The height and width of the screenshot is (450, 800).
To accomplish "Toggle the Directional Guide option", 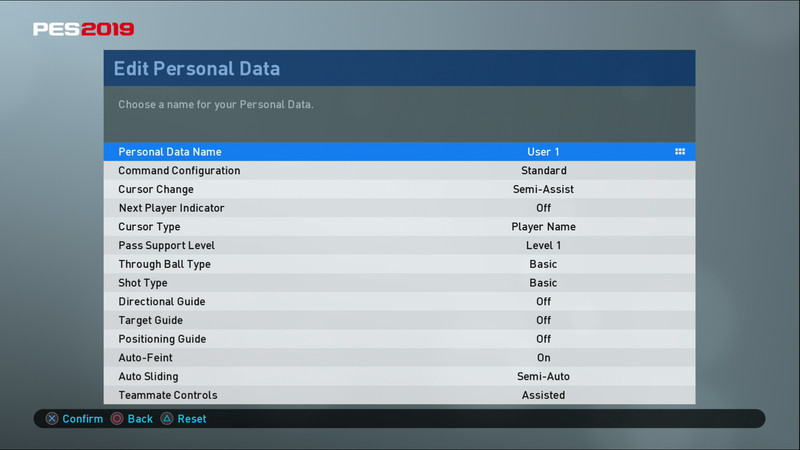I will point(400,301).
